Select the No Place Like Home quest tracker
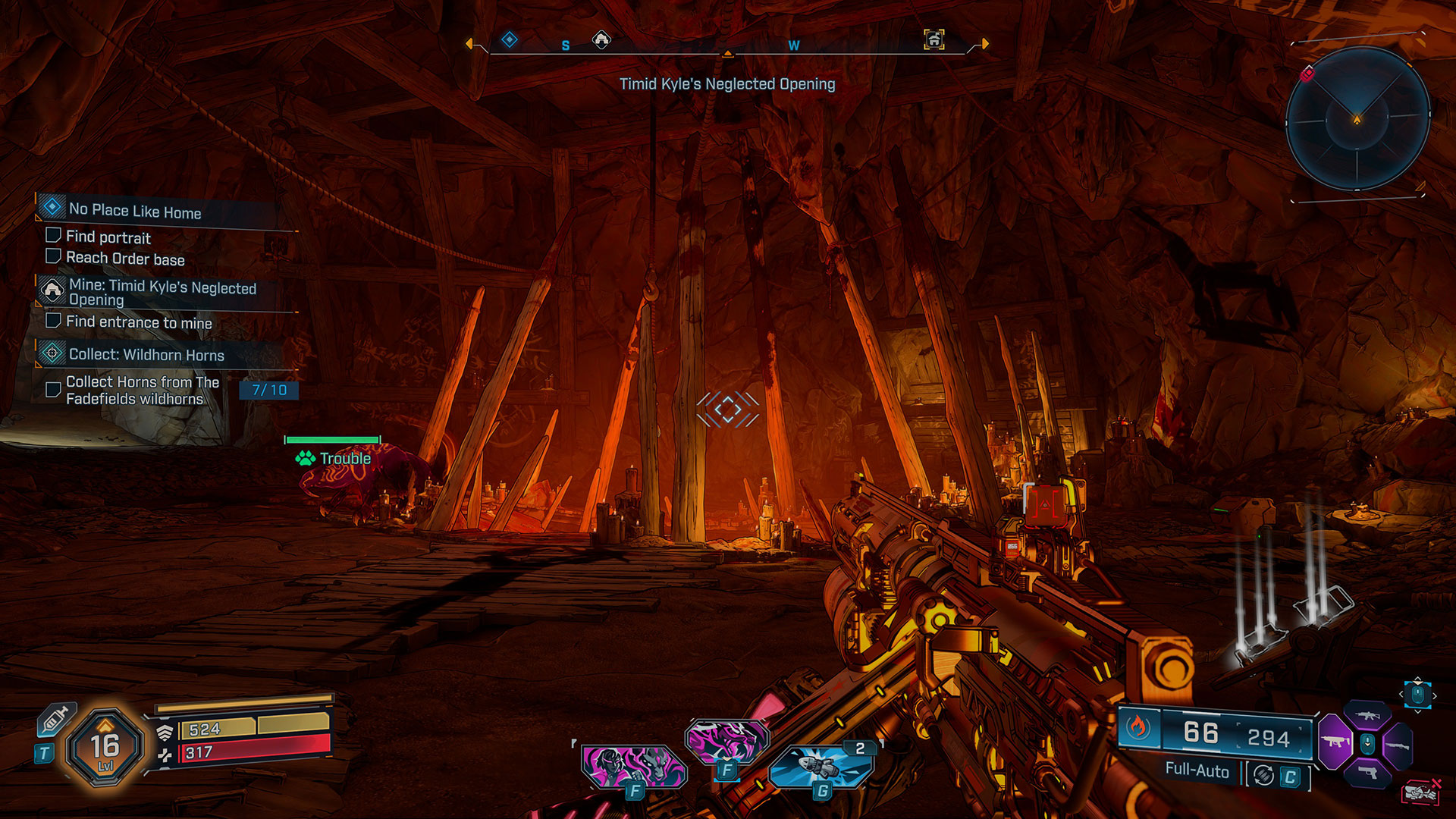Image resolution: width=1456 pixels, height=819 pixels. [135, 210]
